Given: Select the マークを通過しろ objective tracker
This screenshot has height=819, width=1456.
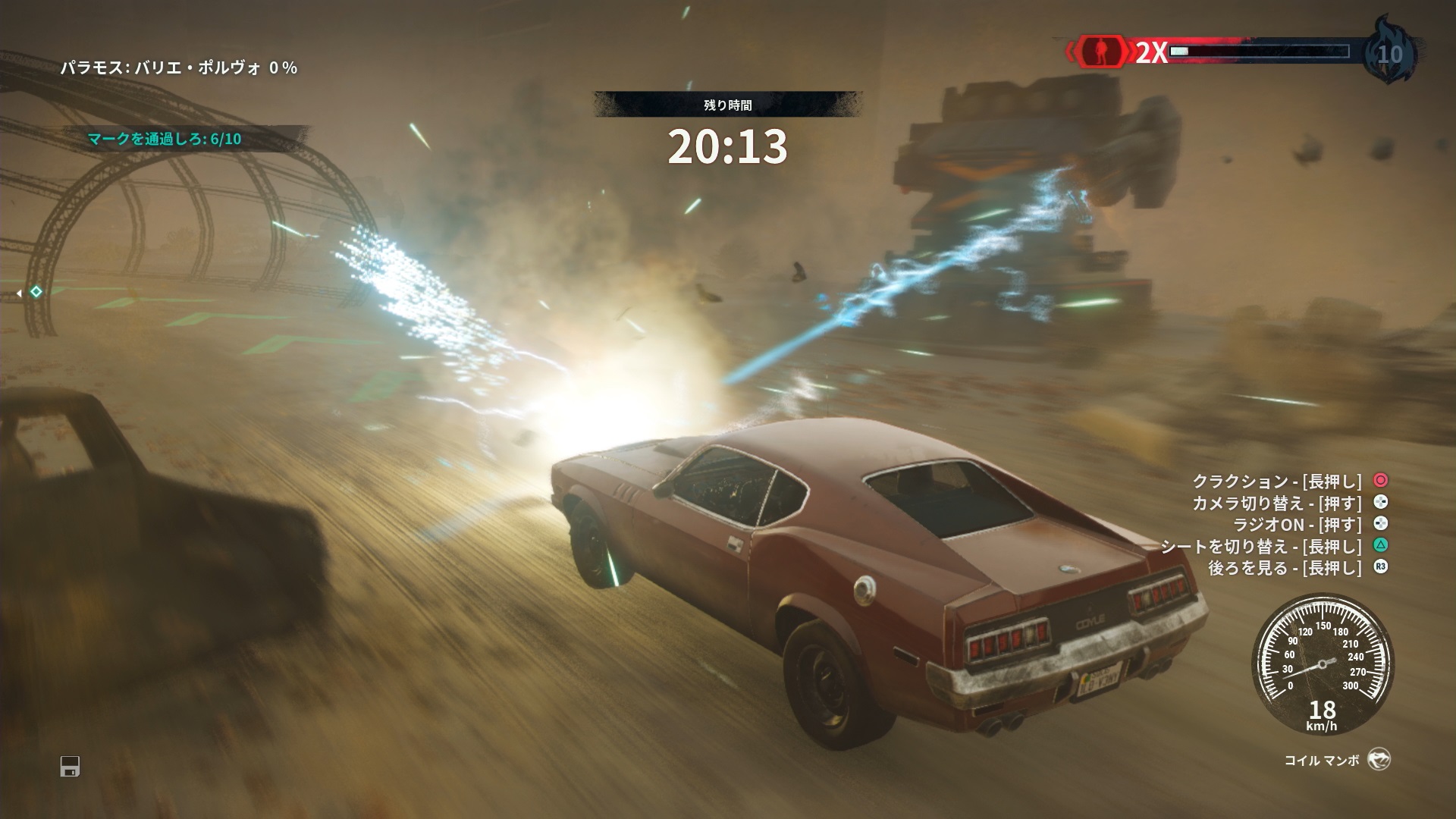Looking at the screenshot, I should (x=165, y=139).
